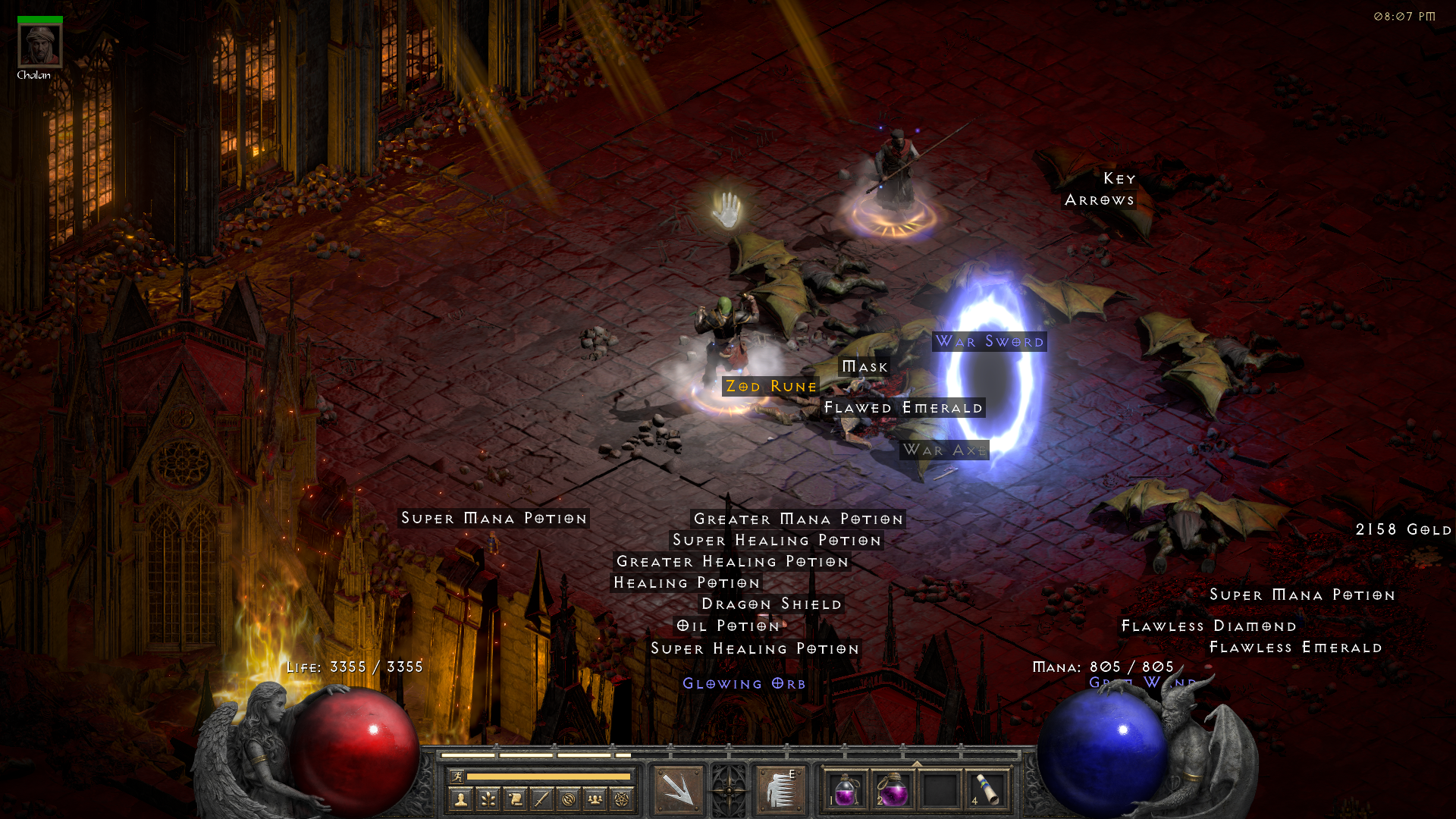Select the right-click spiked figure skill

click(x=780, y=789)
